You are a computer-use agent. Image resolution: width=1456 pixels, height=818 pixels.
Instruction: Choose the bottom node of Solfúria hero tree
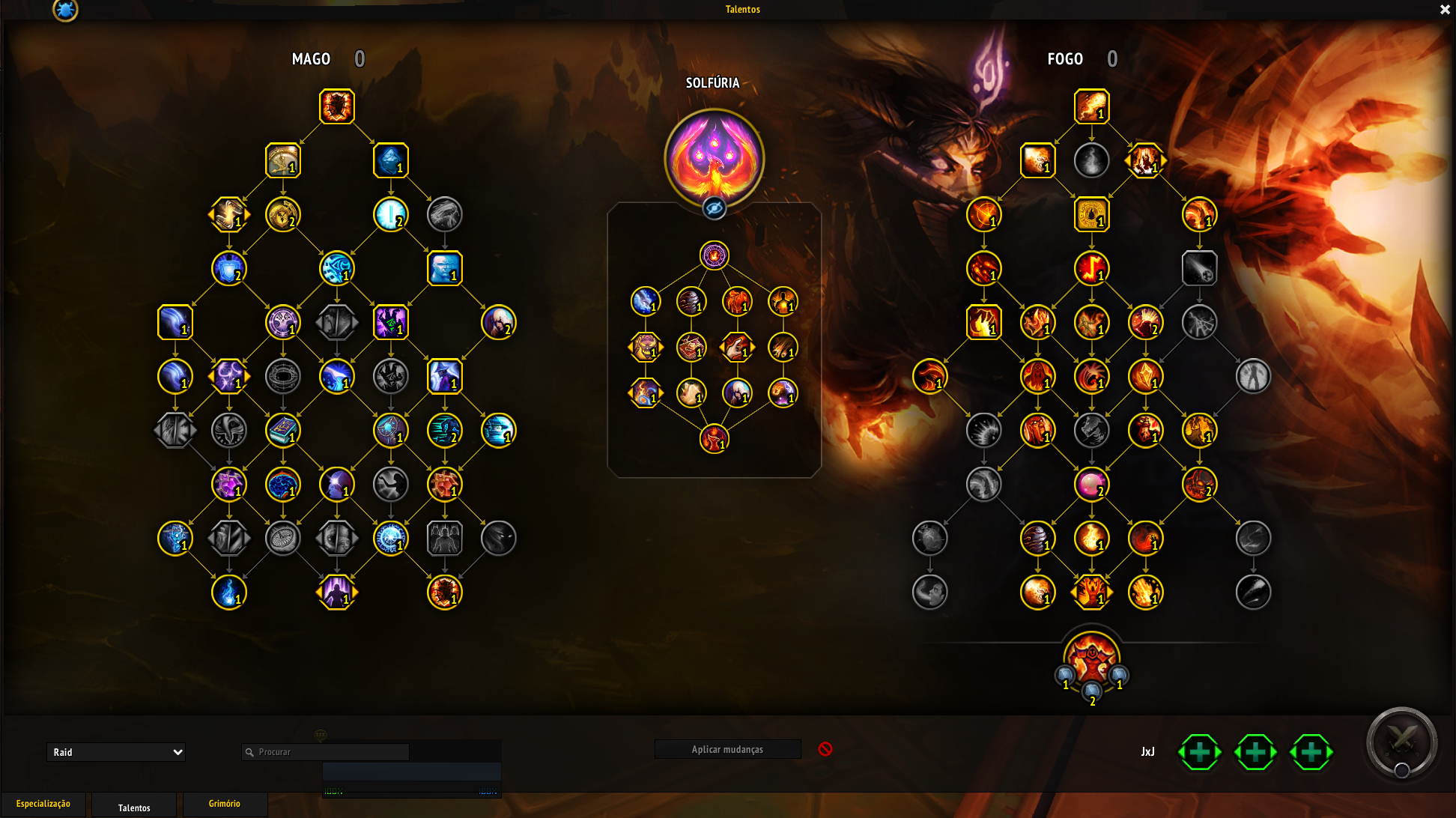[x=715, y=438]
